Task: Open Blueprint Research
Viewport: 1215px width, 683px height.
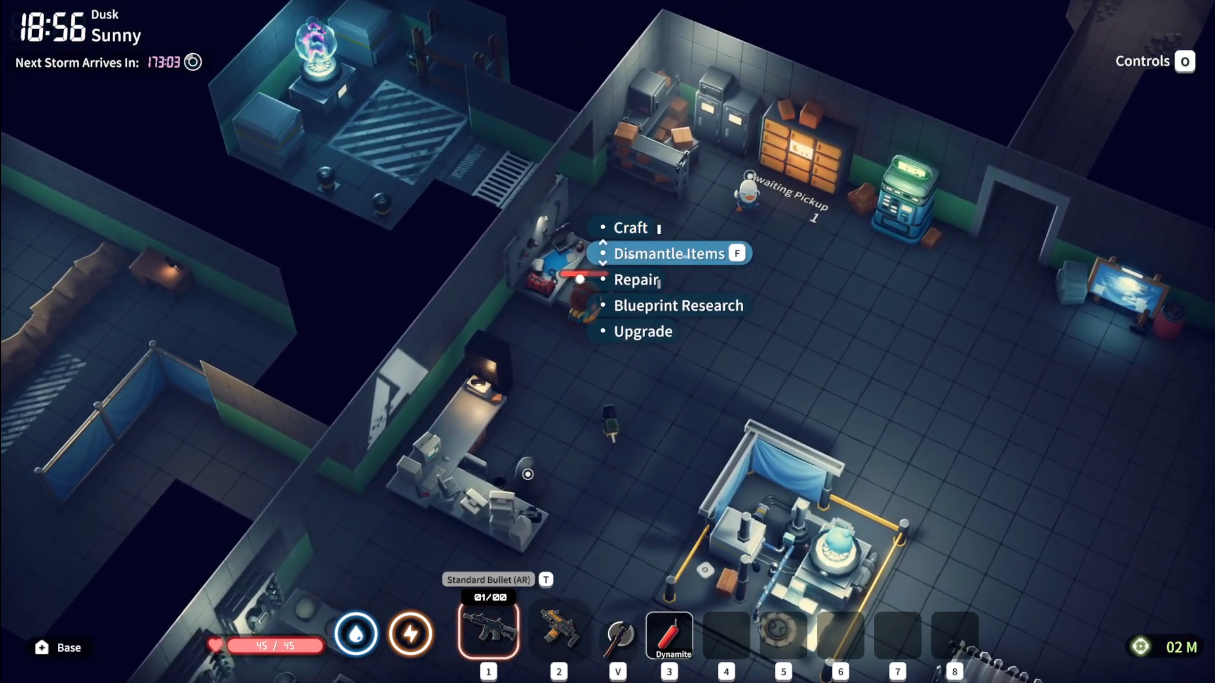Action: [678, 306]
